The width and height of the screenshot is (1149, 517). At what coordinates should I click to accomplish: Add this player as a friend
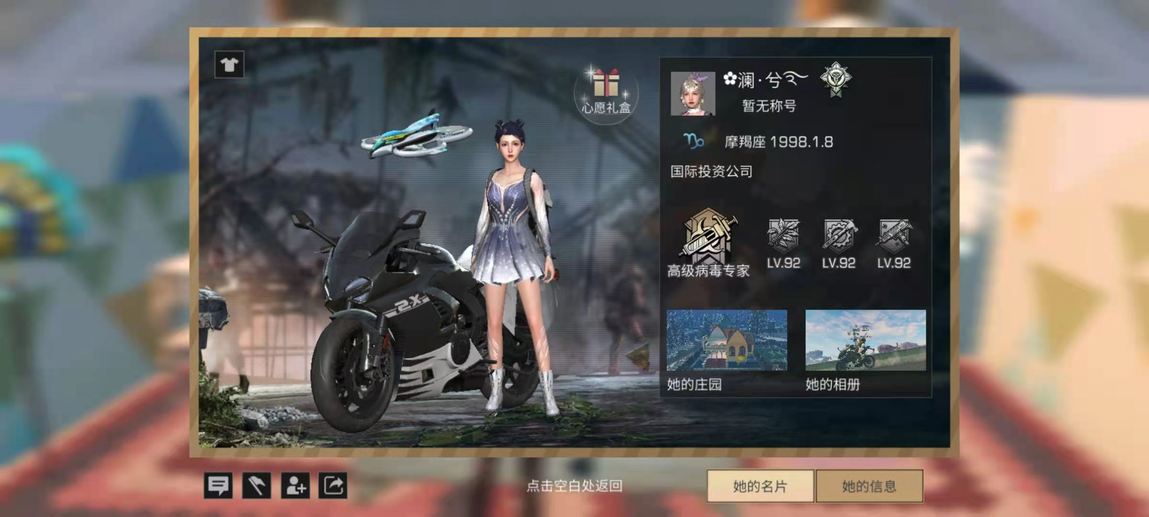point(295,486)
